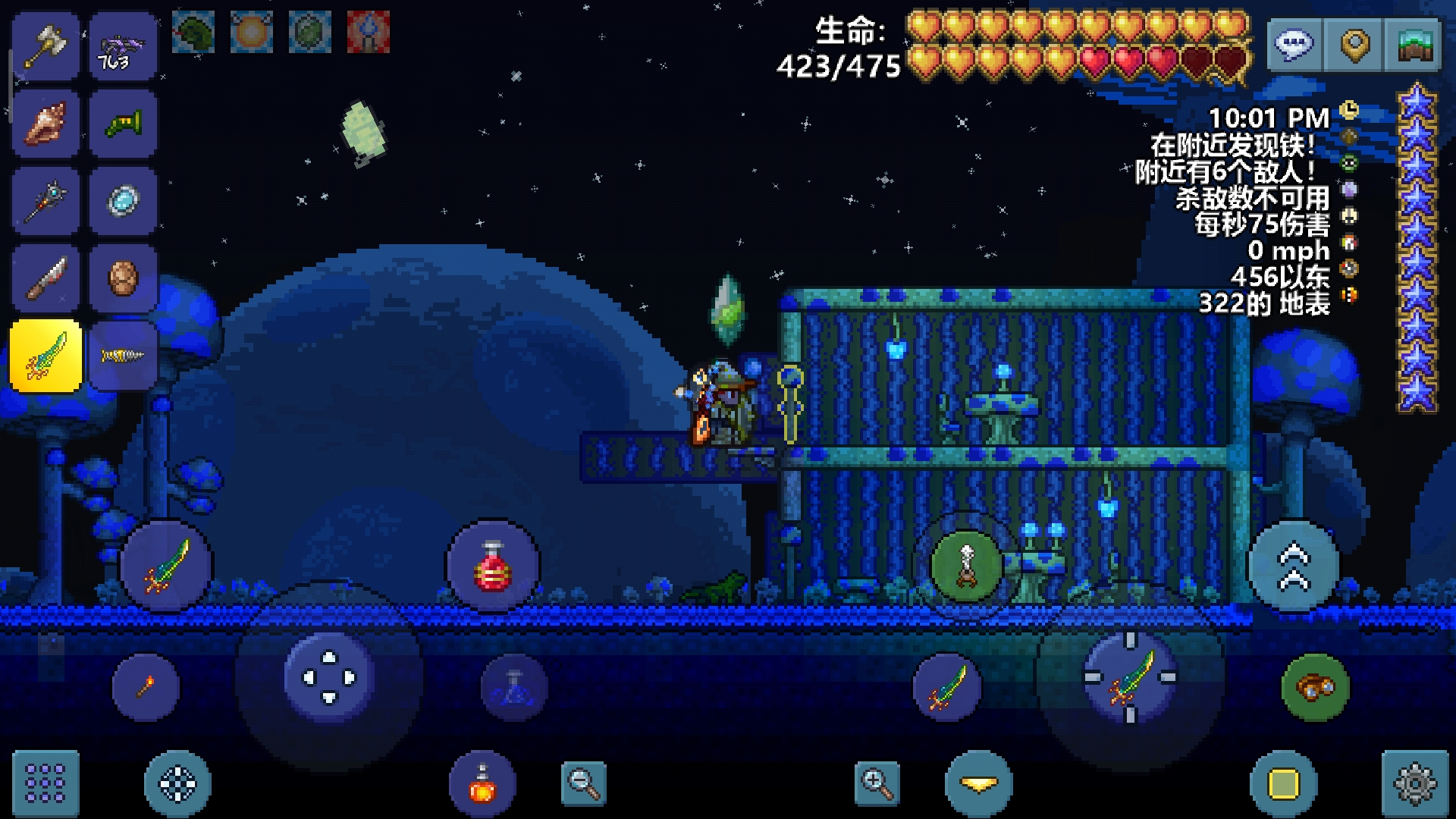Click the yellow down-arrow button
This screenshot has height=819, width=1456.
[x=978, y=783]
